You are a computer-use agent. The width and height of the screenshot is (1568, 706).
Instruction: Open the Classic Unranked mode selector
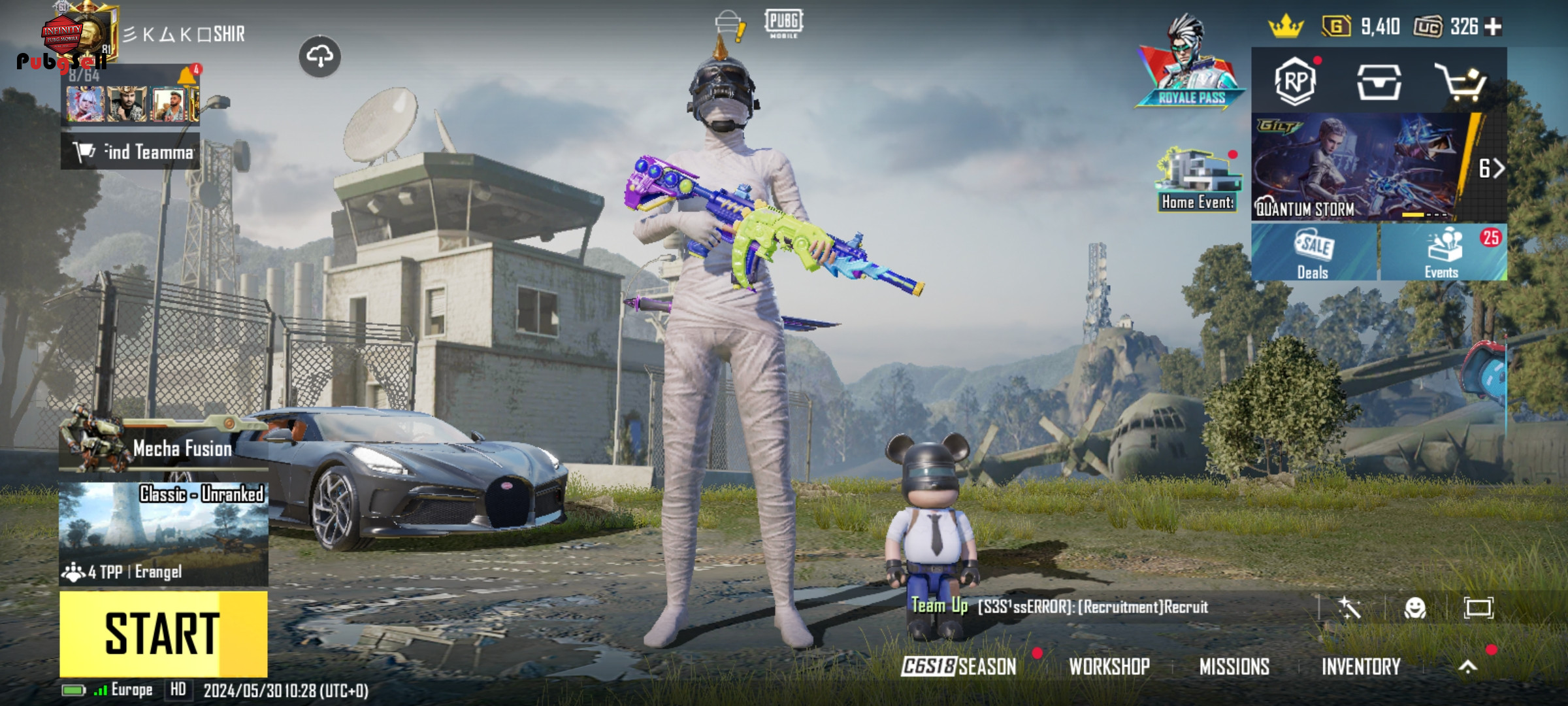click(163, 533)
